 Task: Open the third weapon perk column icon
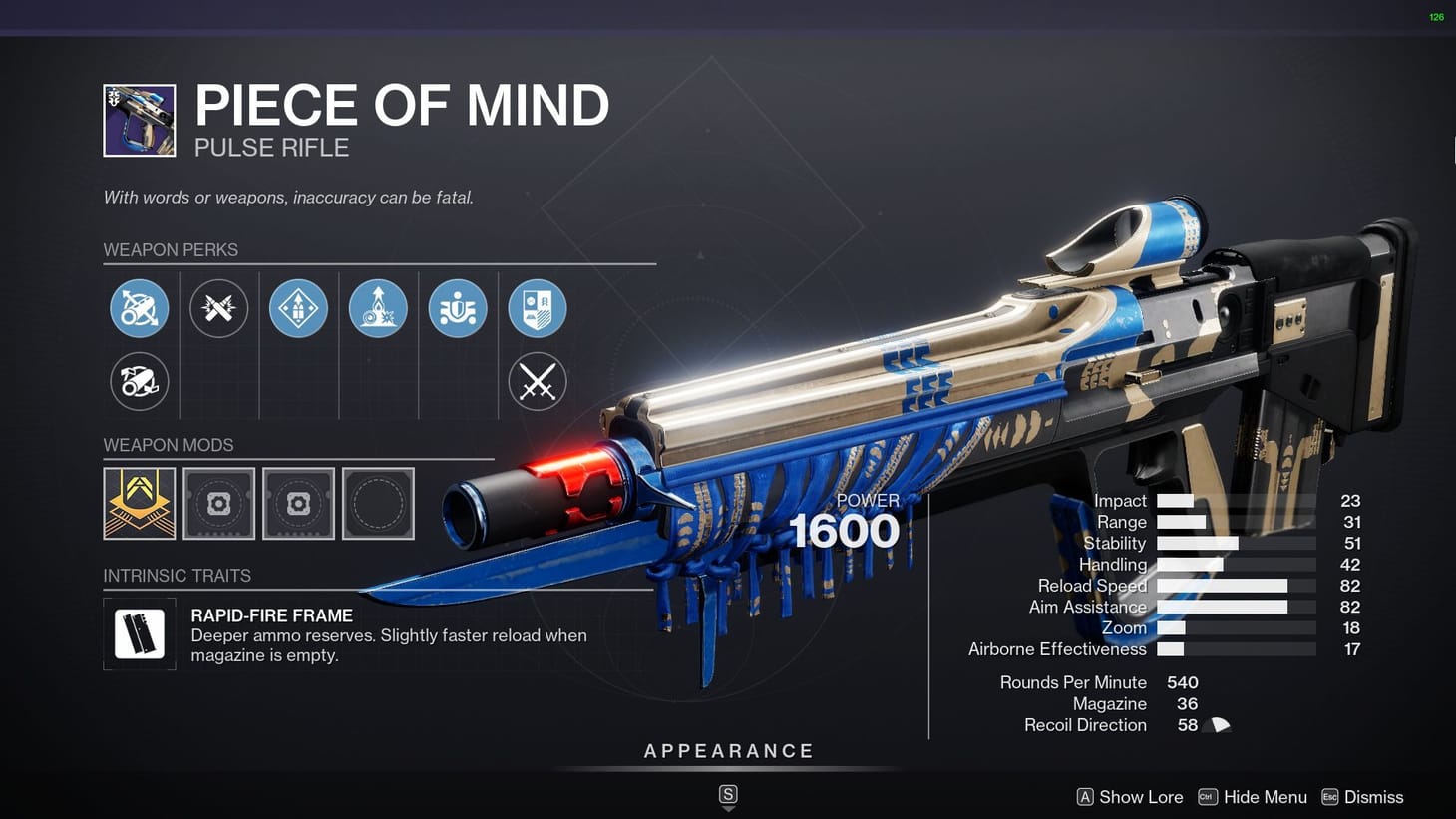(298, 308)
